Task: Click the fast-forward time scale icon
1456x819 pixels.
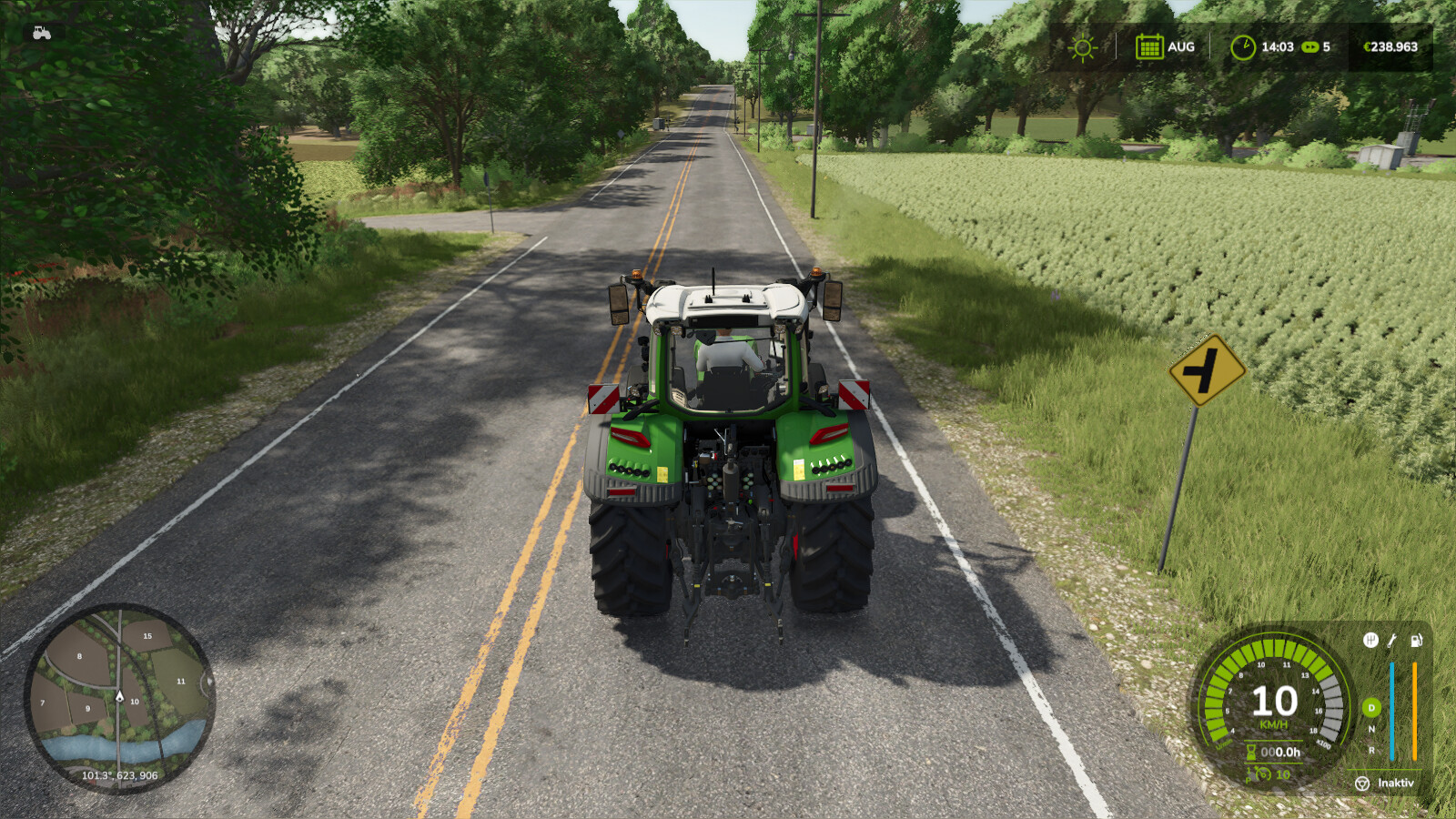Action: coord(1311,46)
